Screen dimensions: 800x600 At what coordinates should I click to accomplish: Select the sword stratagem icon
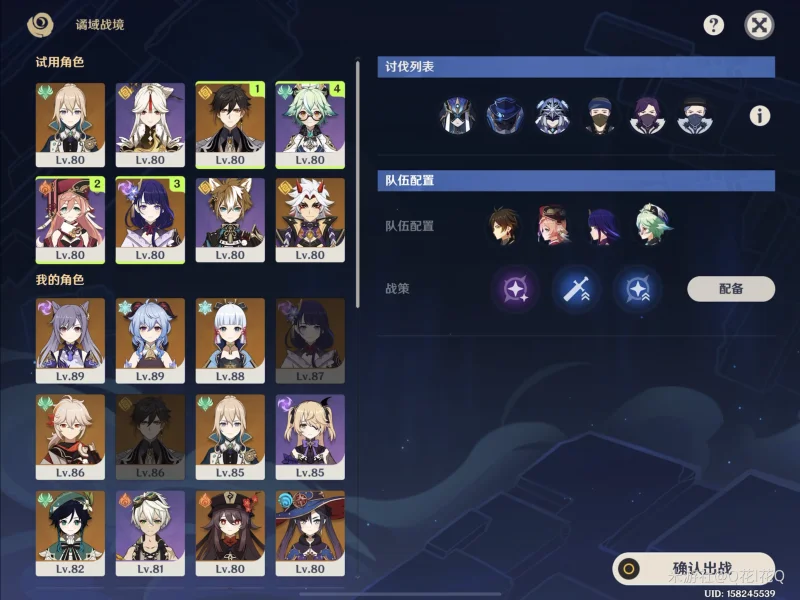point(577,290)
